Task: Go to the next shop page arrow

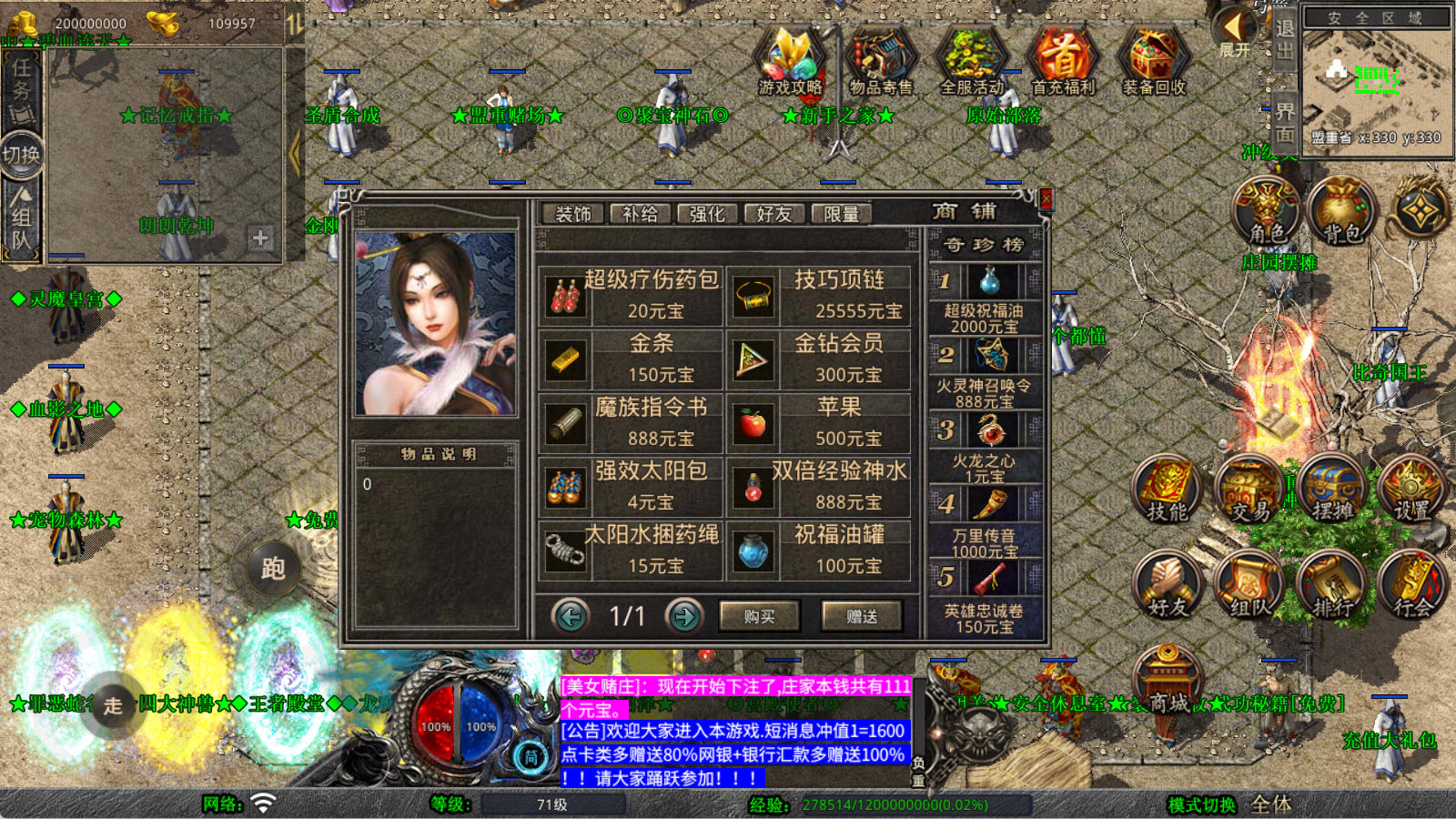Action: pos(684,616)
